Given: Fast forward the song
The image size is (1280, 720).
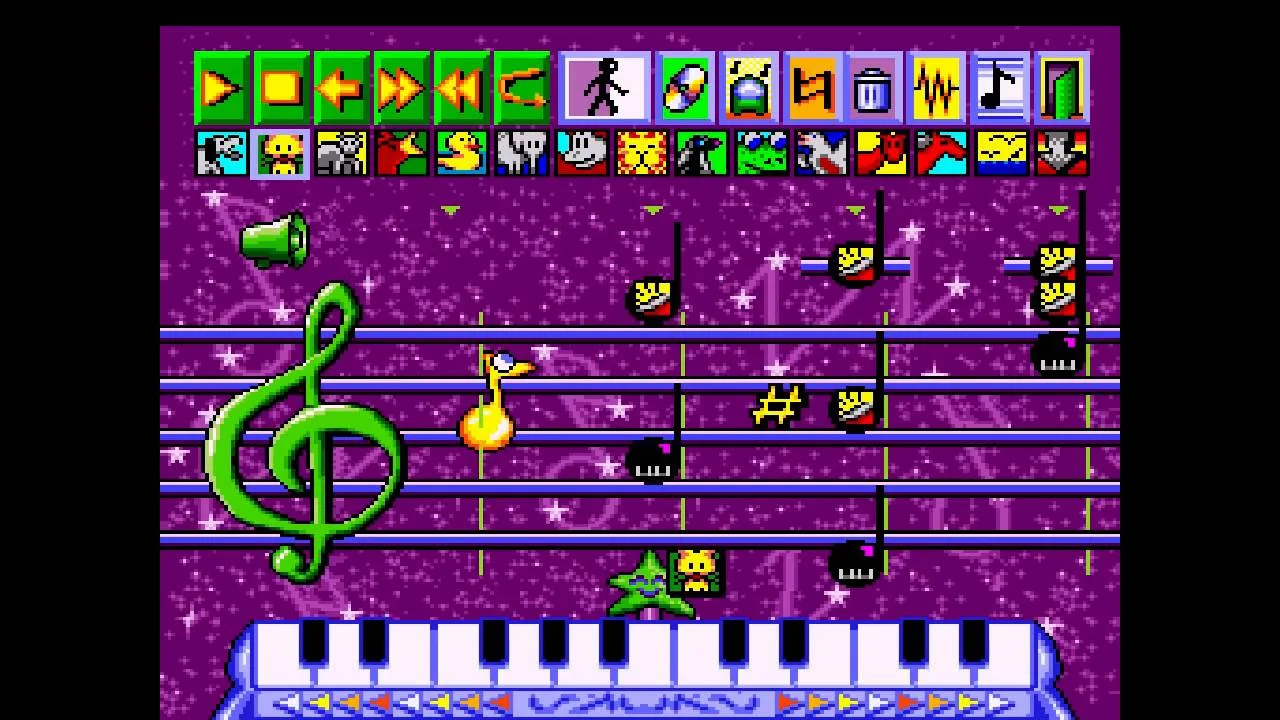Looking at the screenshot, I should [401, 89].
